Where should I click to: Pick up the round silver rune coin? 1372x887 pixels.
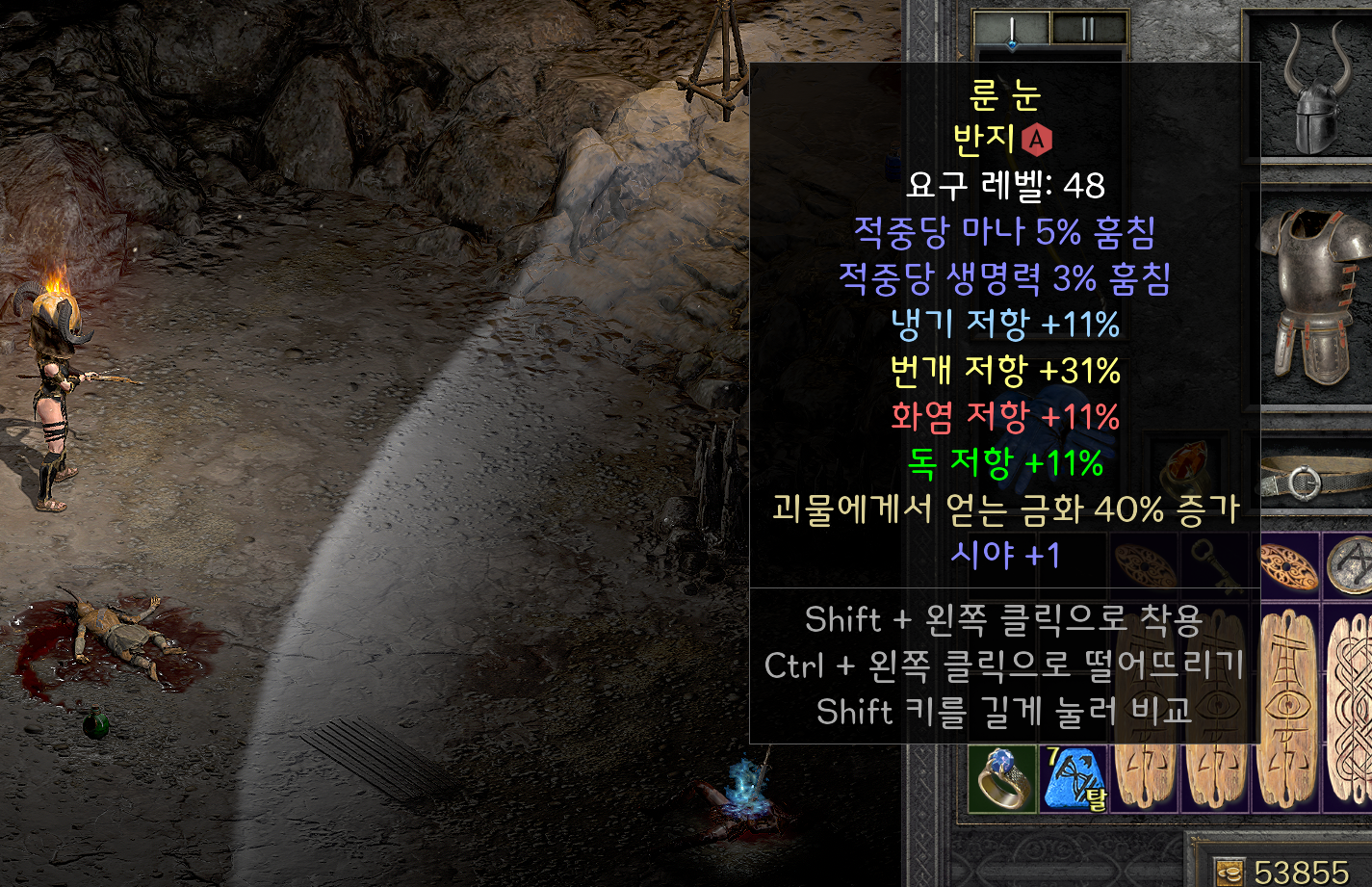(x=1351, y=568)
